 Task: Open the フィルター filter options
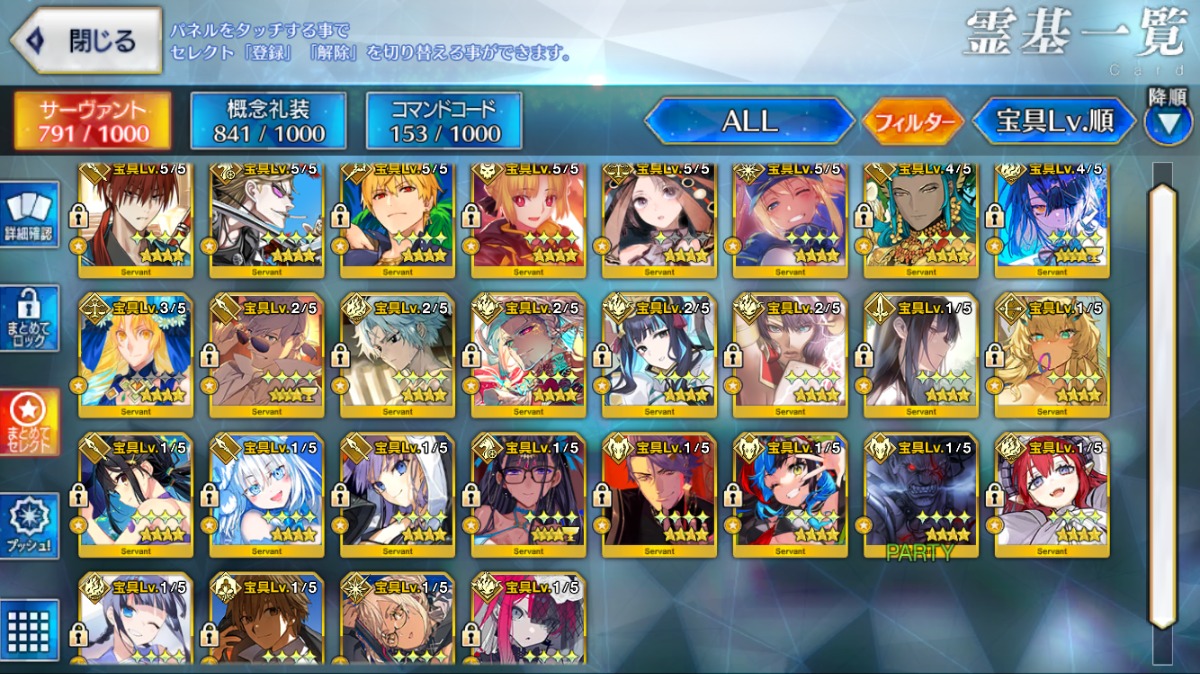[914, 122]
